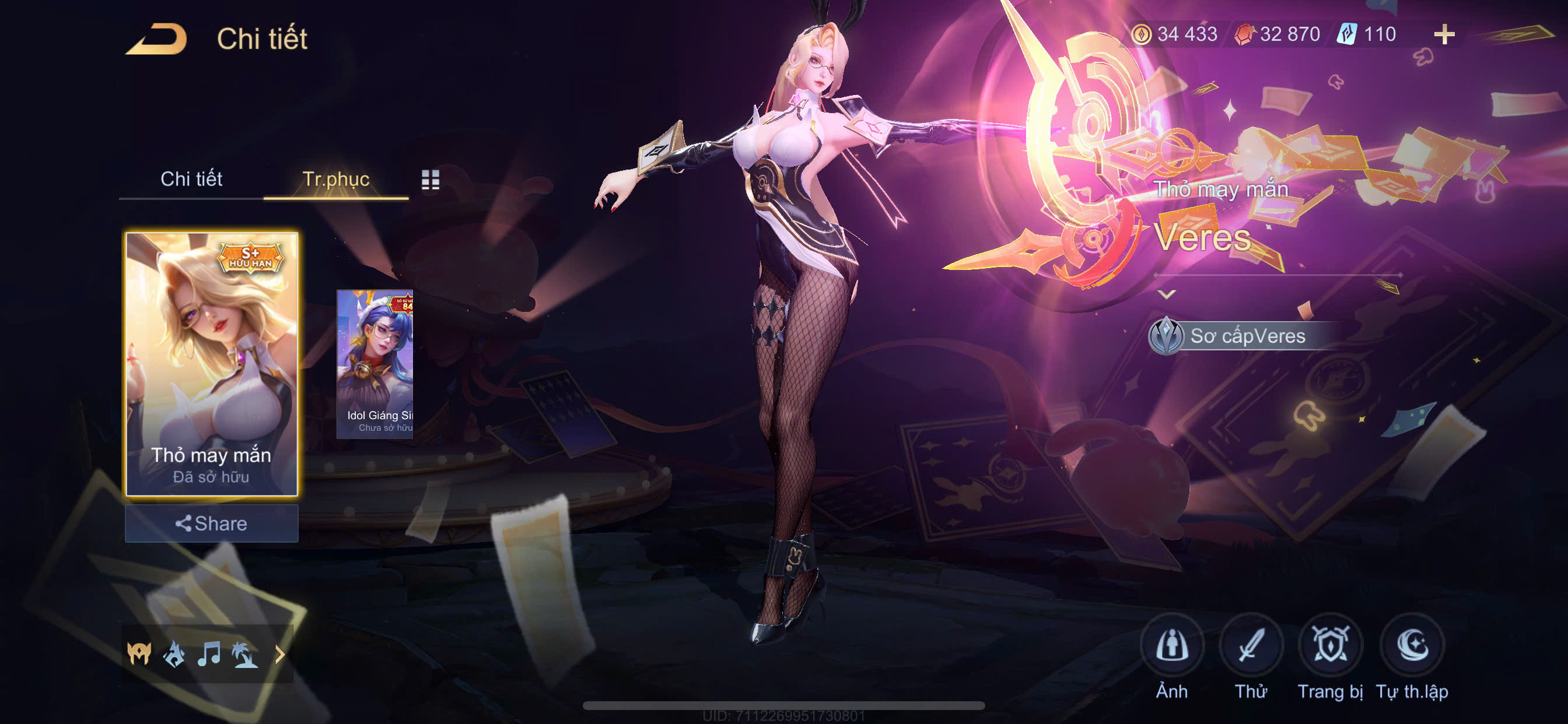Click the gold coin currency counter
Image resolution: width=1568 pixels, height=724 pixels.
click(x=1175, y=34)
